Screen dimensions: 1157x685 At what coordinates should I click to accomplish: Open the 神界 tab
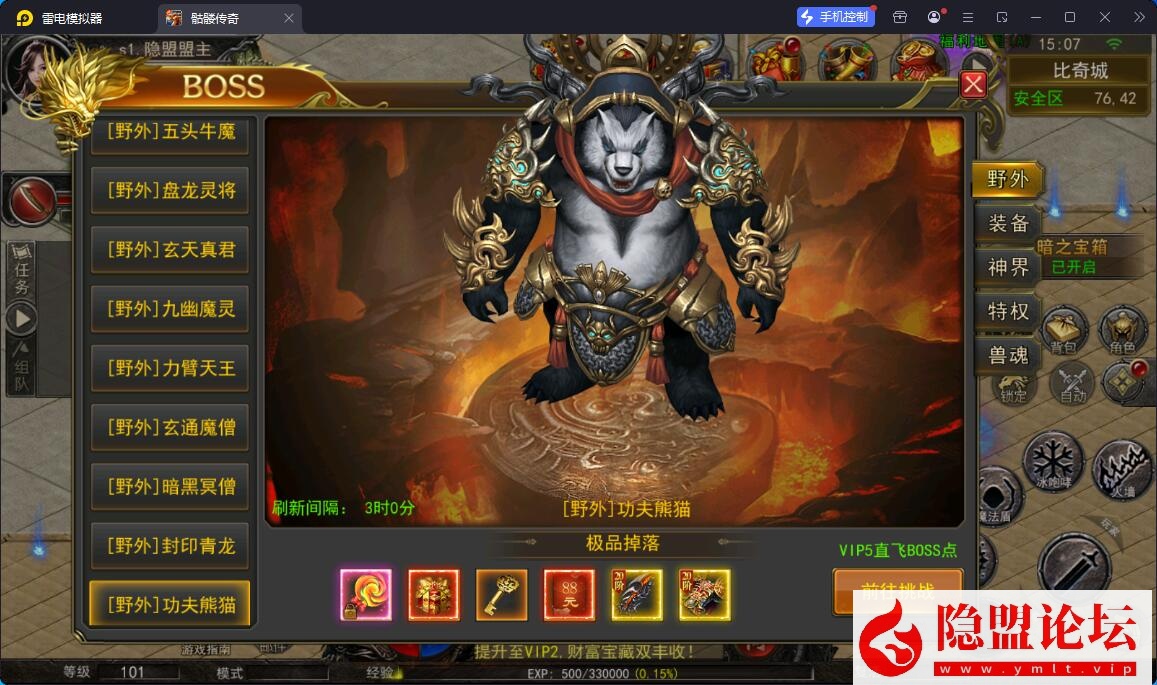[x=1007, y=267]
